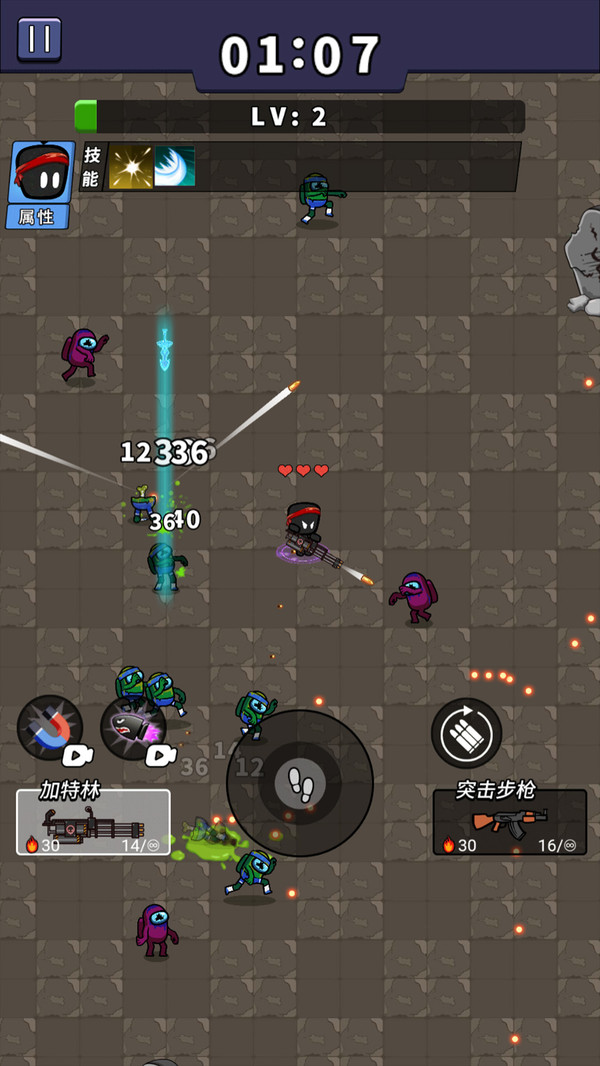600x1066 pixels.
Task: Open the character attributes portrait
Action: [x=41, y=184]
